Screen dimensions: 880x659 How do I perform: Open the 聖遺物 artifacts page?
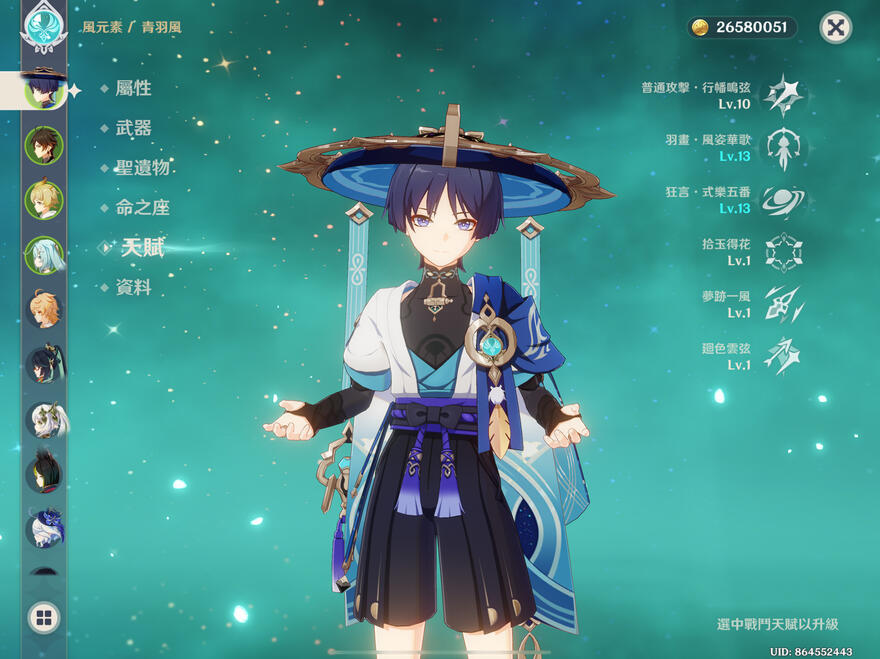(x=142, y=168)
